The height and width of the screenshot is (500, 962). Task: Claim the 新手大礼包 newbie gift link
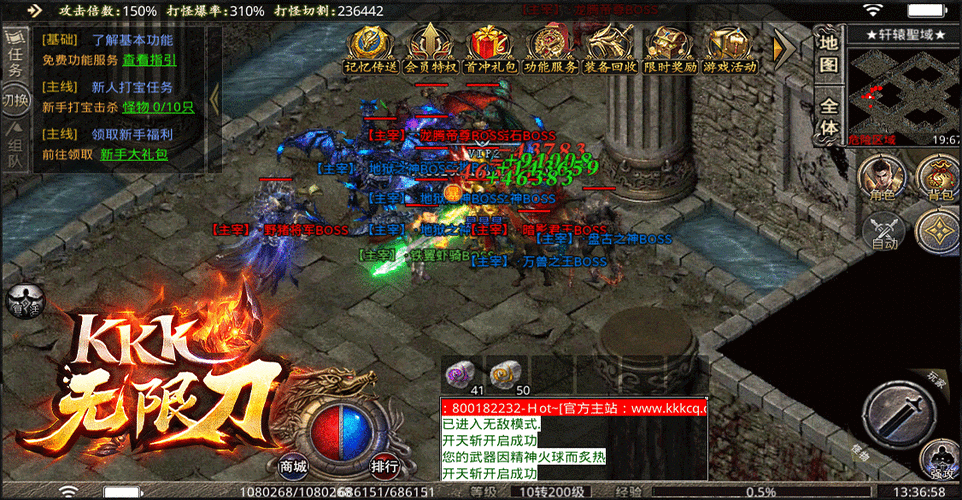click(134, 155)
